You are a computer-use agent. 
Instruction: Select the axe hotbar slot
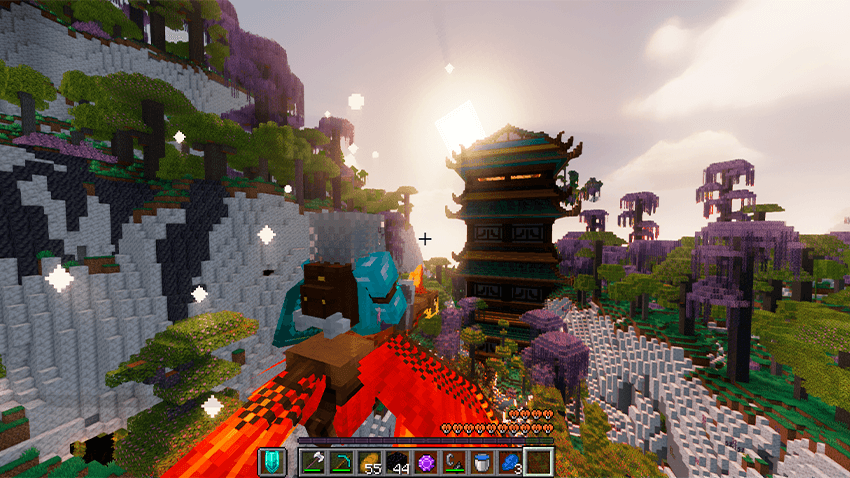pyautogui.click(x=314, y=462)
